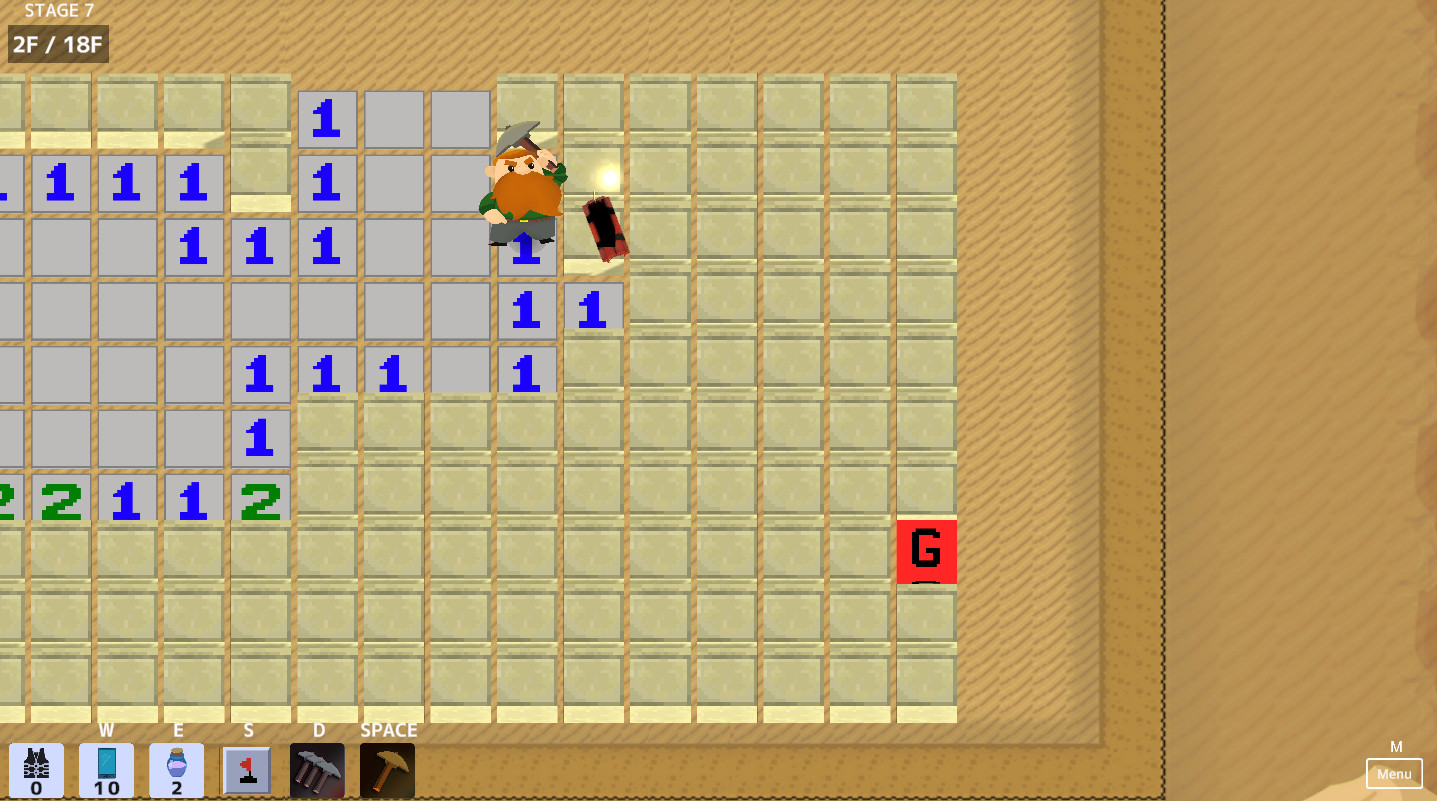This screenshot has width=1437, height=801.
Task: Click the STAGE 7 label
Action: coord(57,11)
